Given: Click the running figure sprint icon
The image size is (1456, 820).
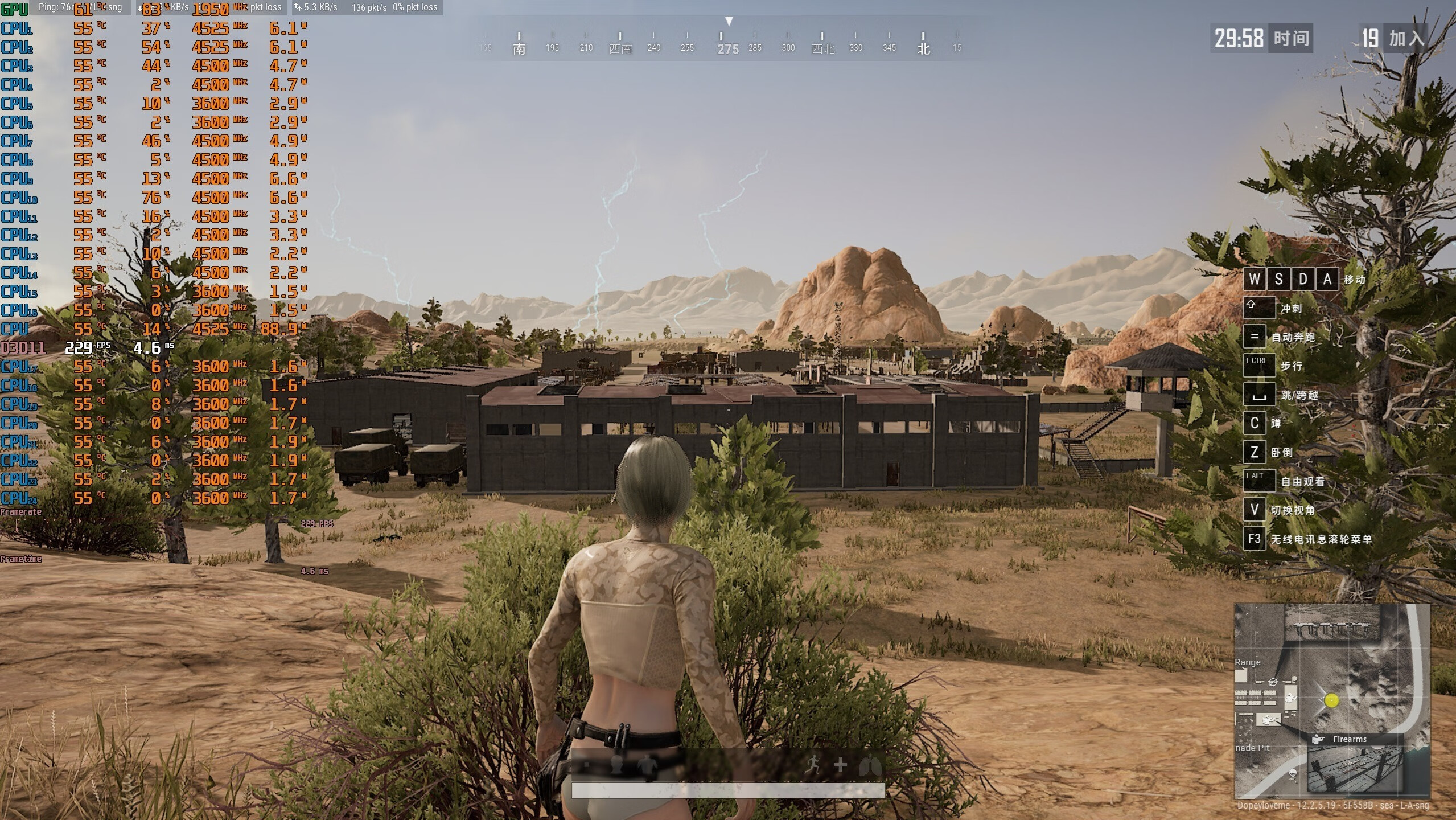Looking at the screenshot, I should pos(813,765).
